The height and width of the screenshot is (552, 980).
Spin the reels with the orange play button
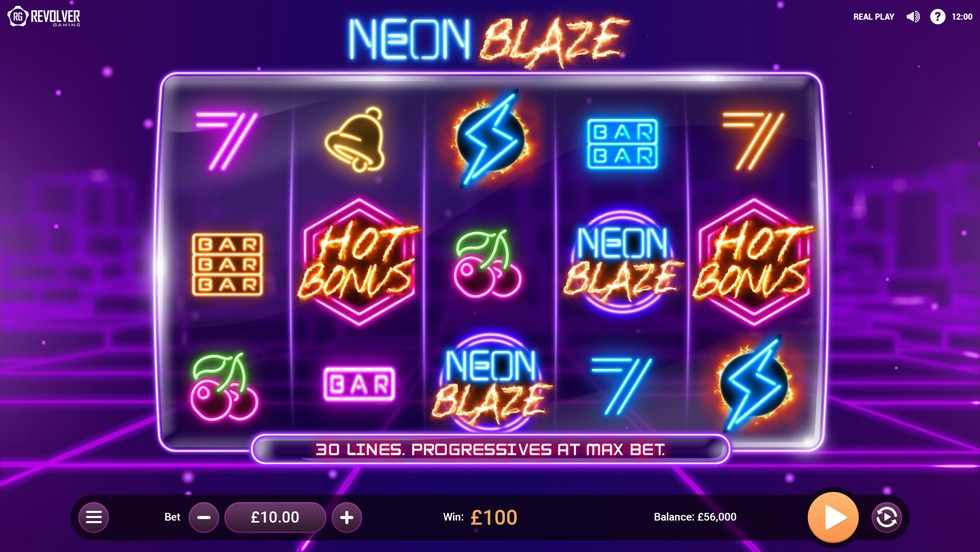pos(833,517)
